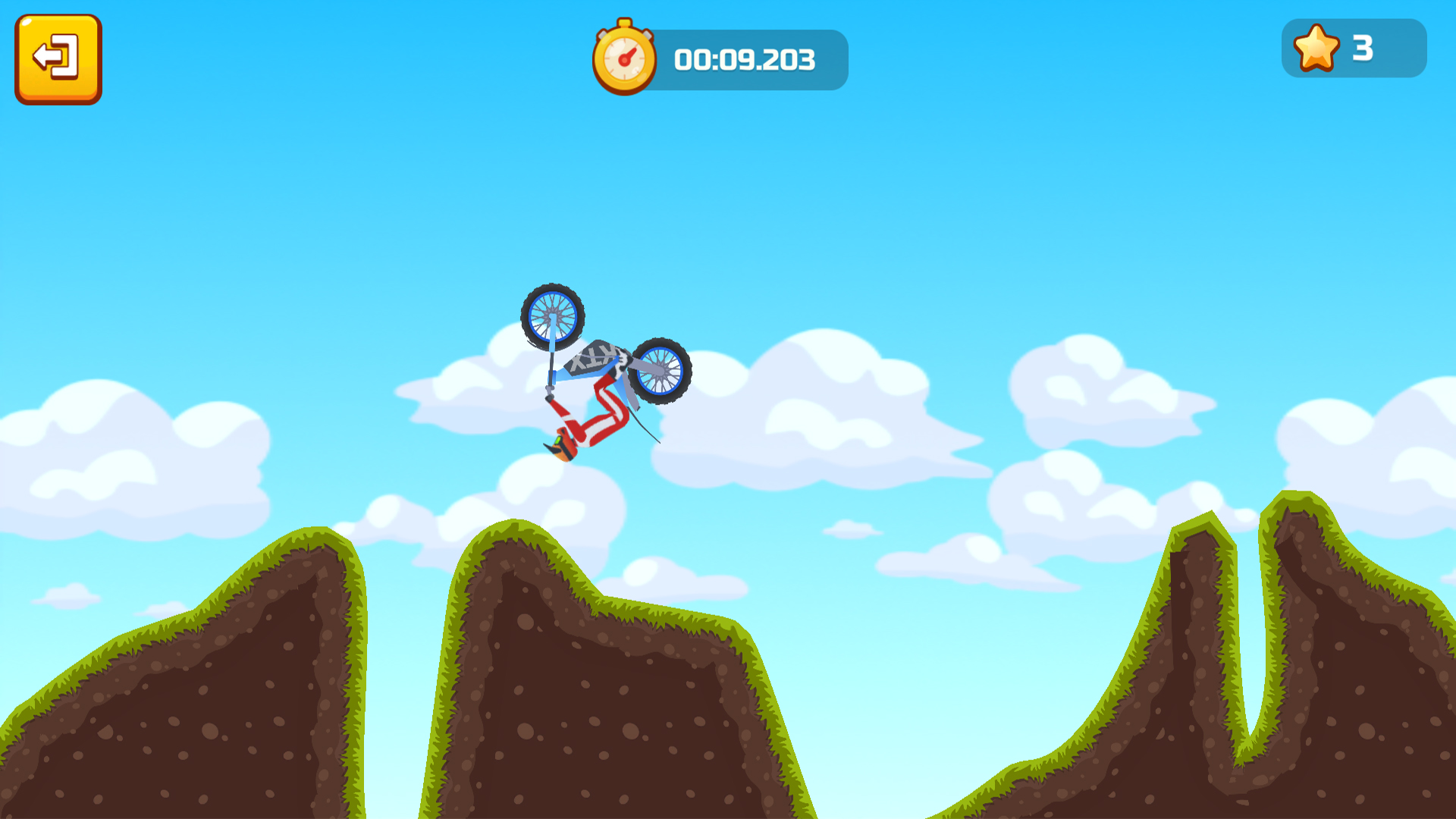Select the motorcycle's rear wheel
The image size is (1456, 819).
pyautogui.click(x=661, y=371)
